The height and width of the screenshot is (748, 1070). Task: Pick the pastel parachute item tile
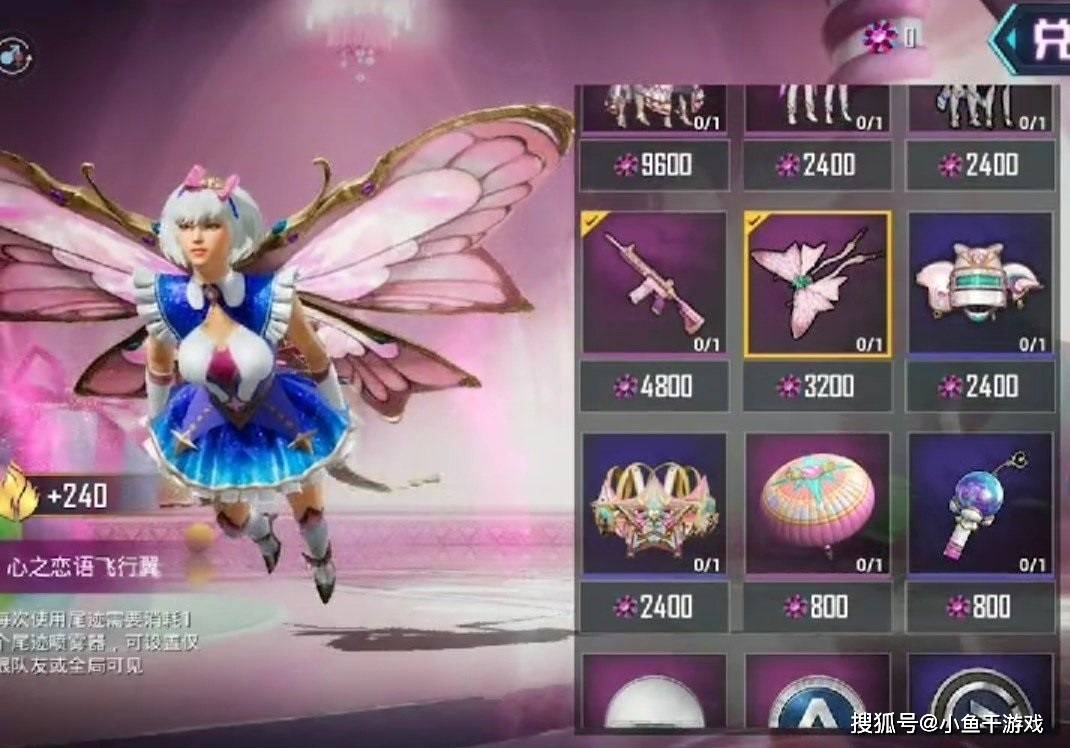(817, 504)
